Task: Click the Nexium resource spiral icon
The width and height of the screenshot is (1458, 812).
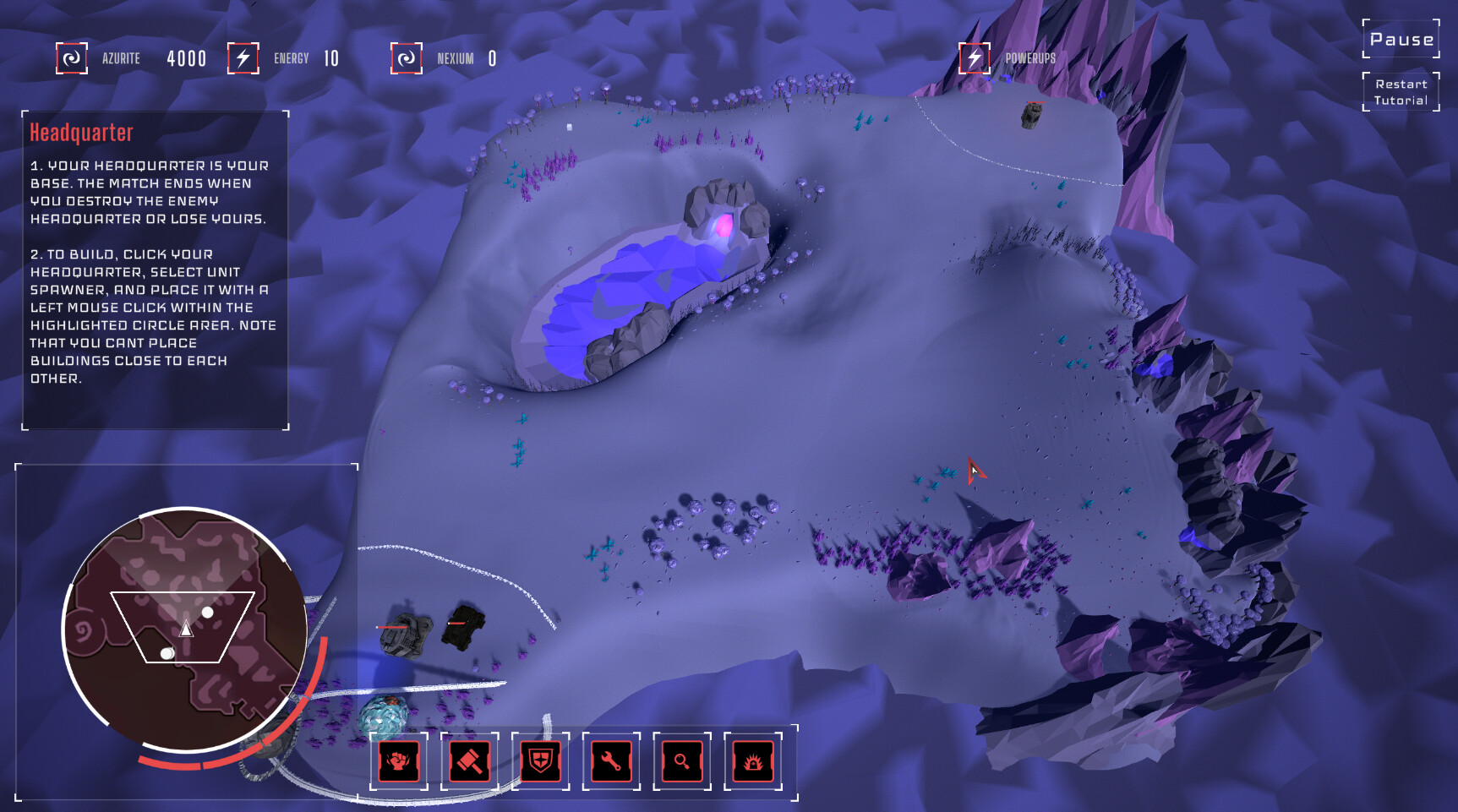Action: click(406, 58)
